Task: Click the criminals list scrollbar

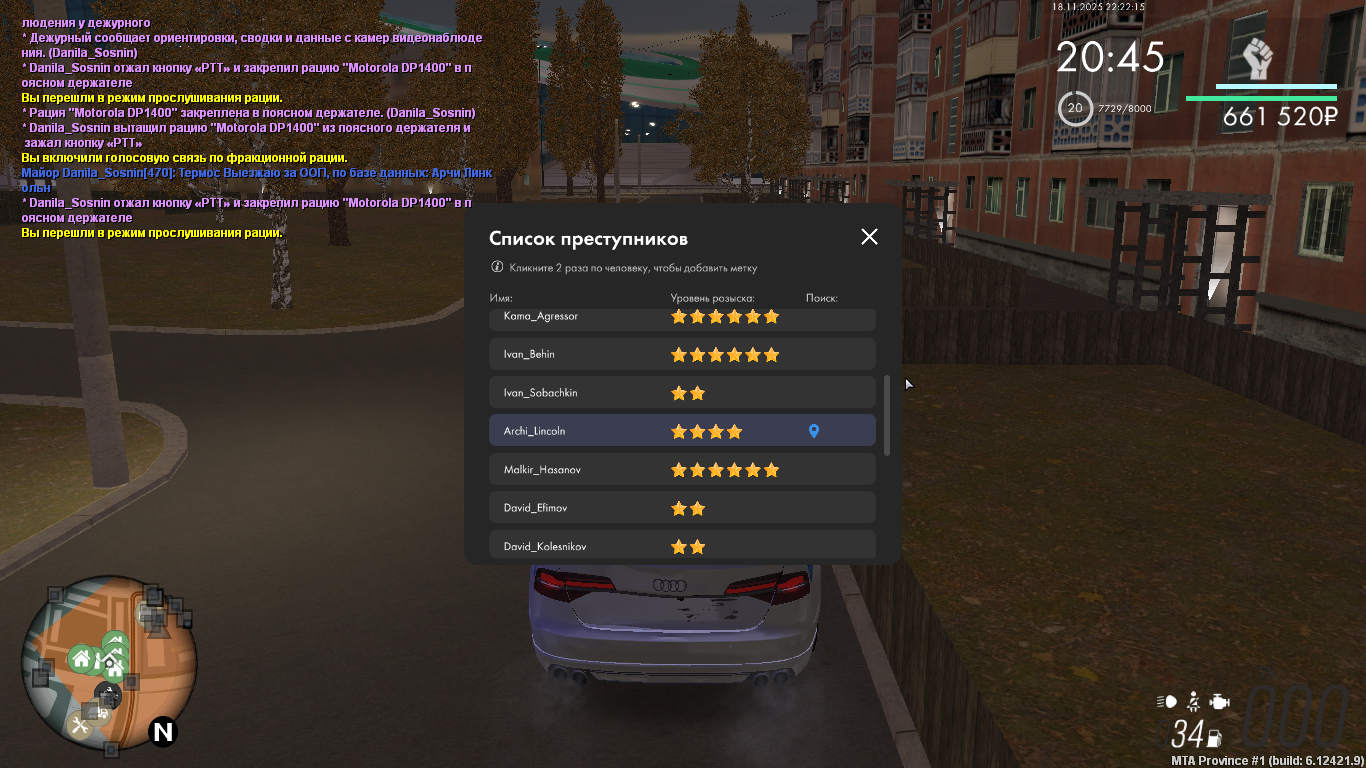Action: coord(887,415)
